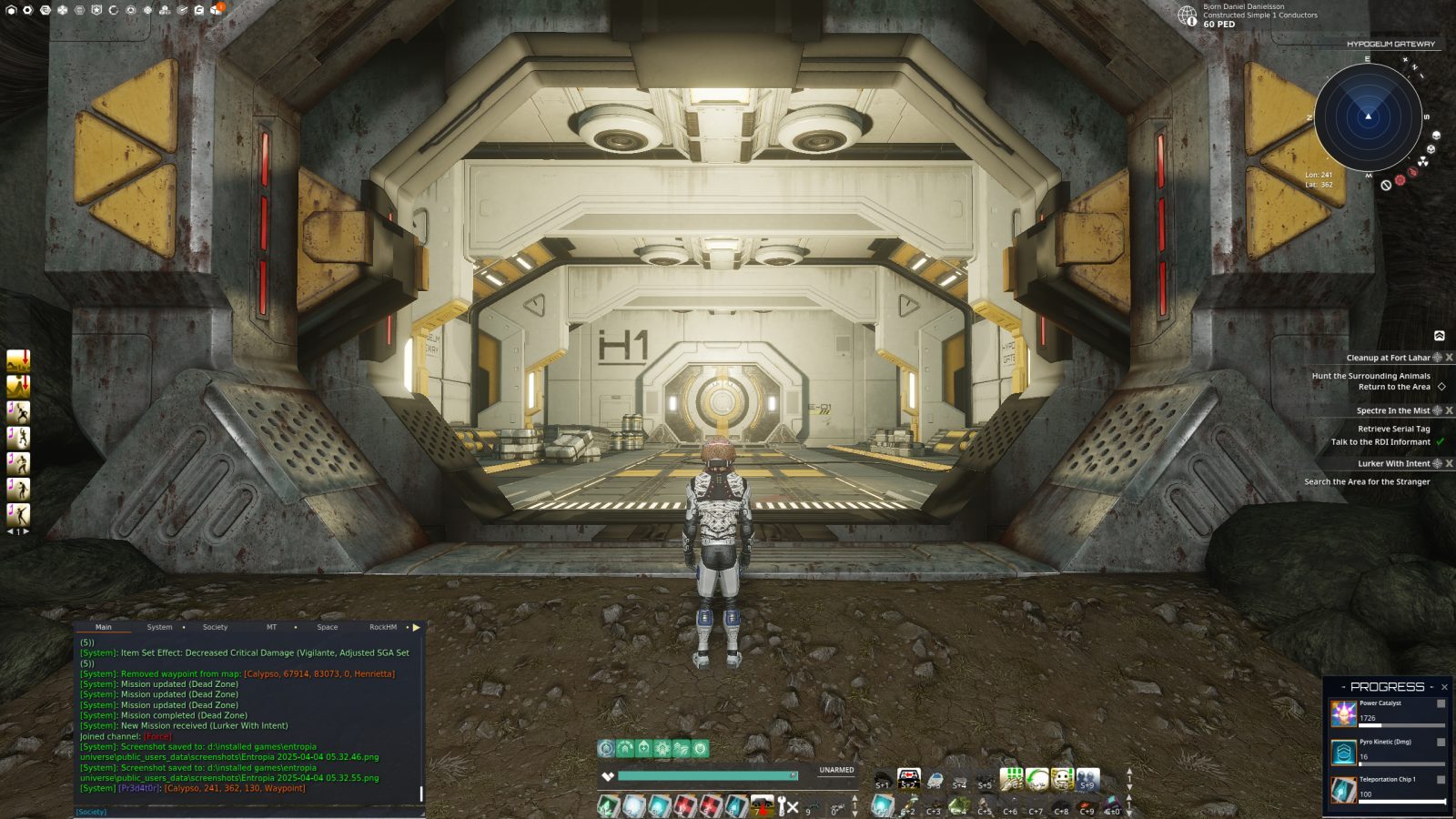Screen dimensions: 1456x819
Task: Toggle tracking of the Cleanup at Fort Lahar mission
Action: coord(1437,358)
